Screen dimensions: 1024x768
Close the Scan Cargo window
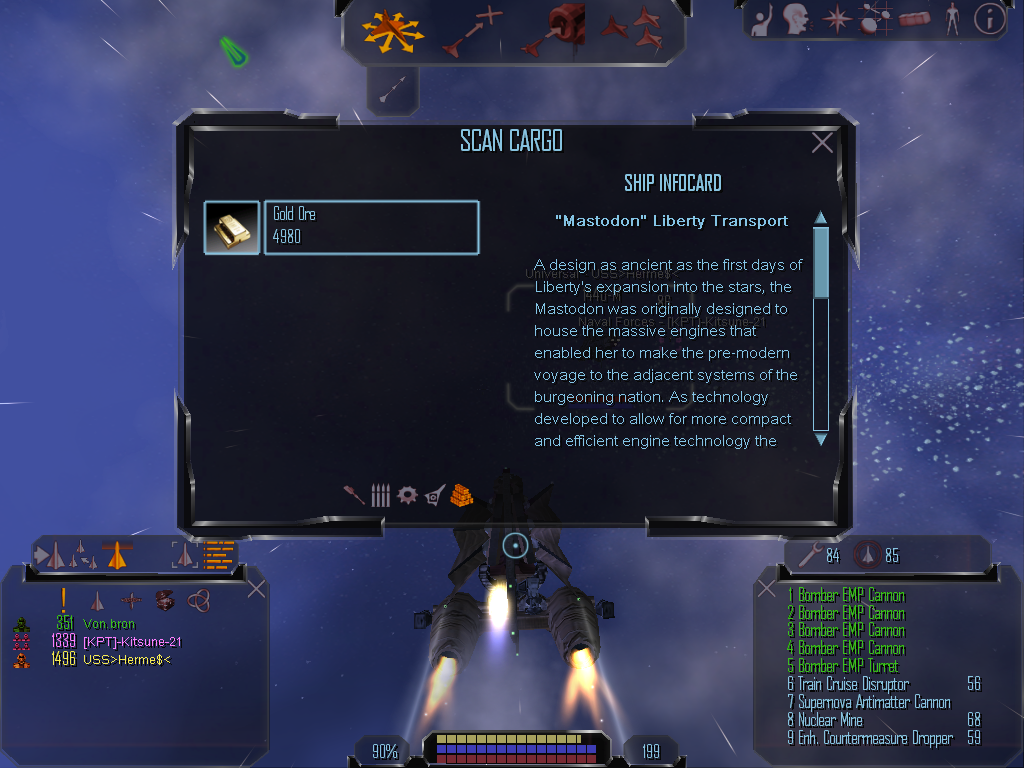822,143
